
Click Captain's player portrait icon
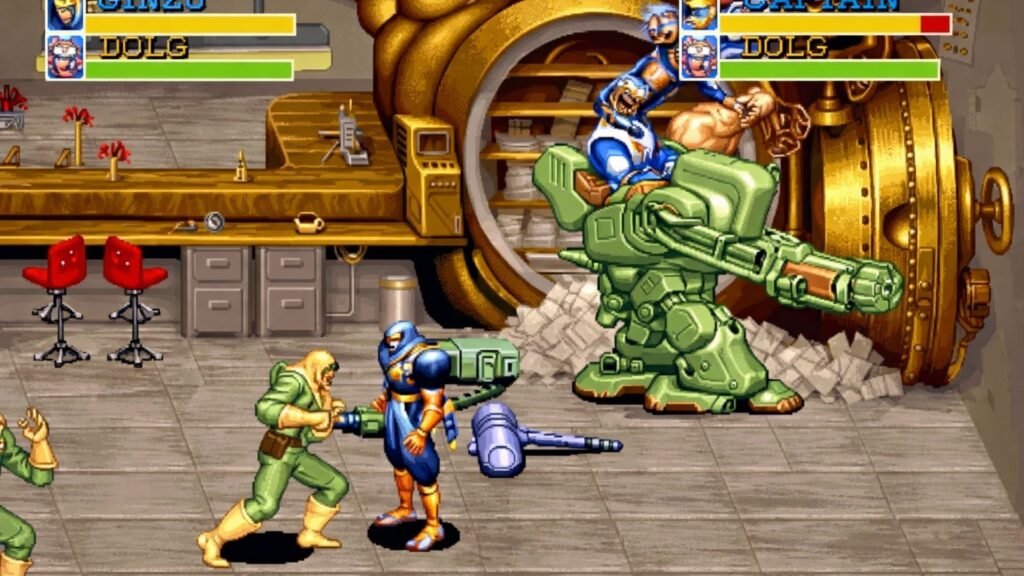(699, 14)
